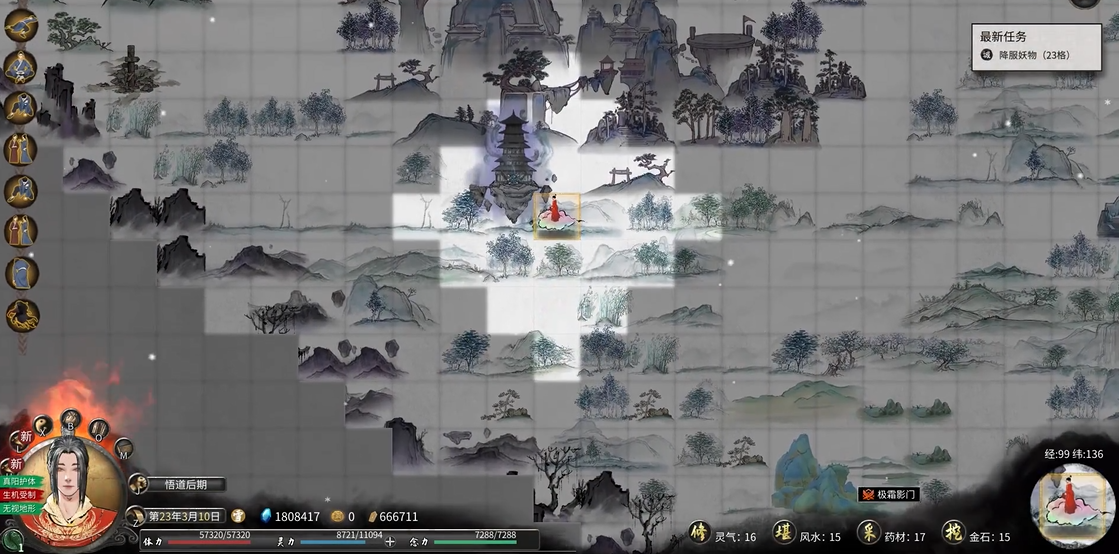Select the 采 herb gathering button
1119x554 pixels.
[868, 534]
